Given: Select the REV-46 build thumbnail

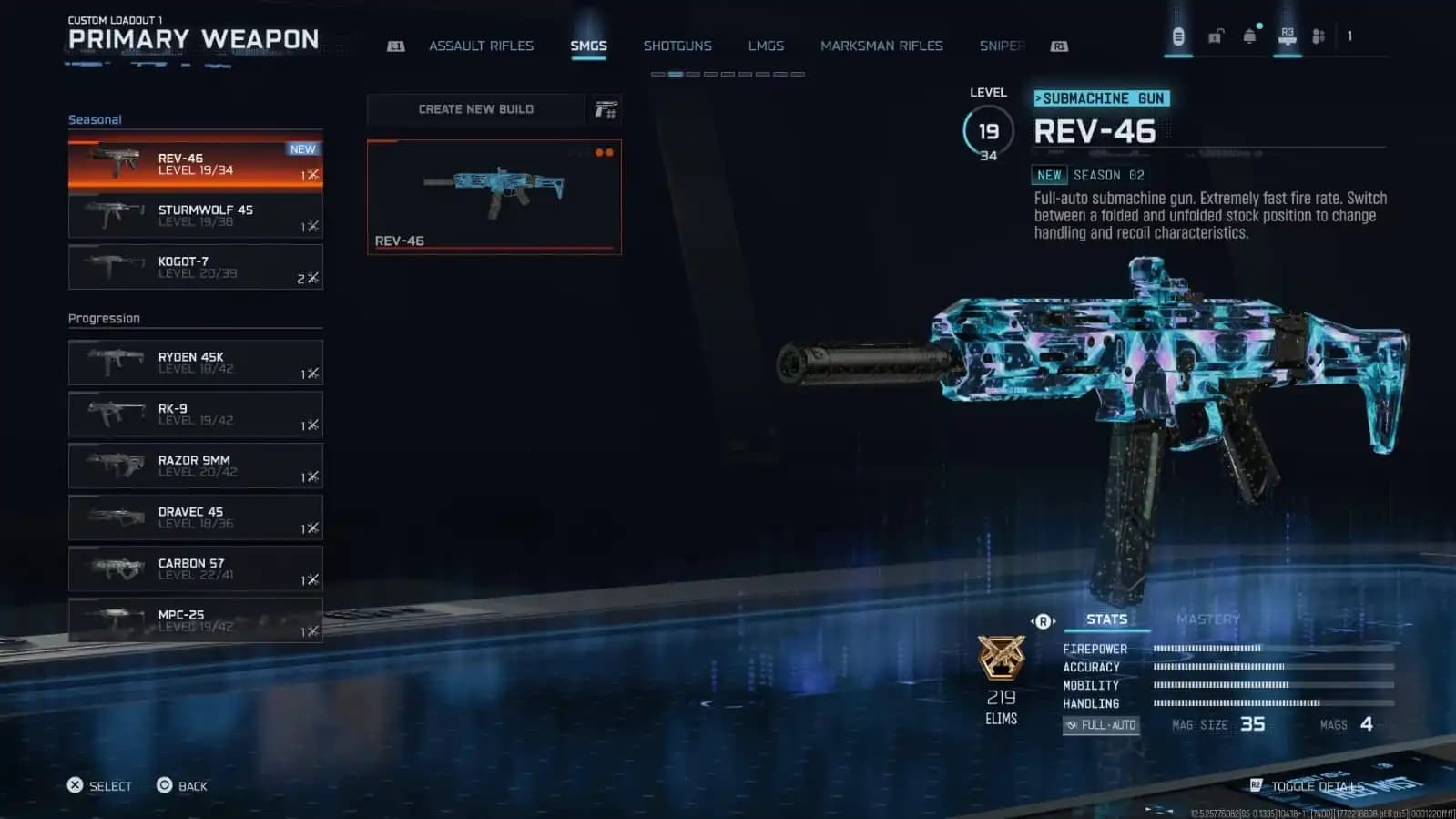Looking at the screenshot, I should tap(494, 196).
